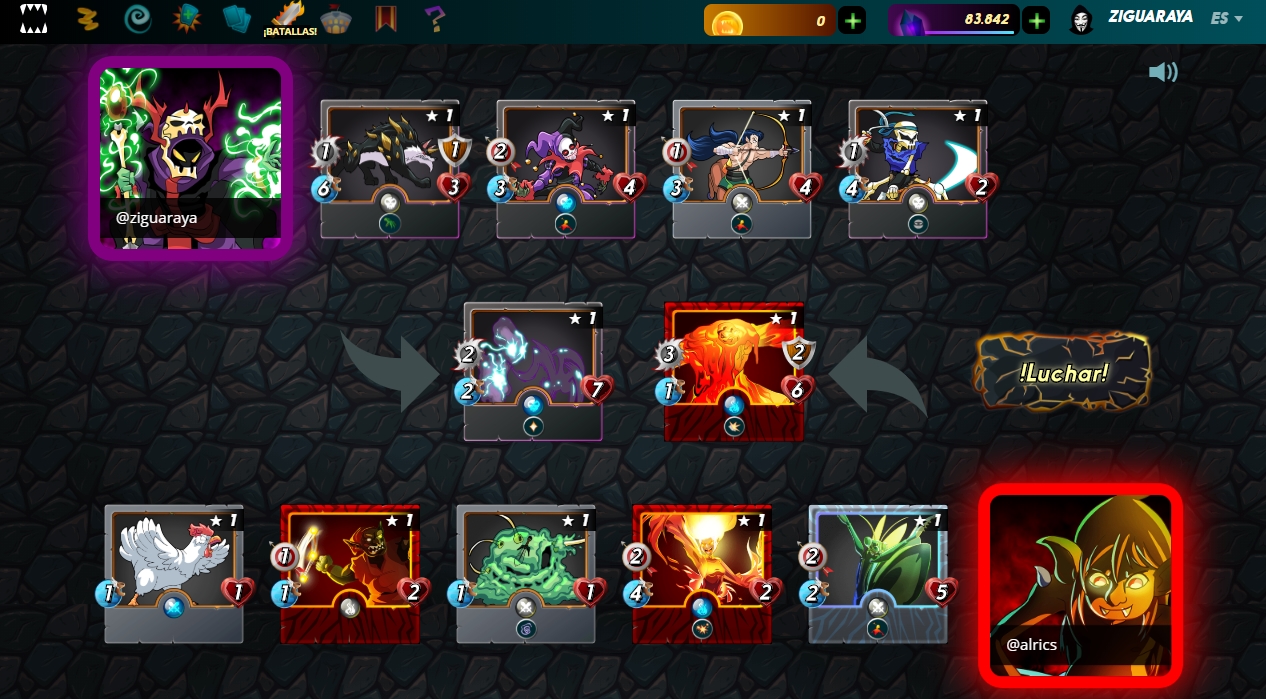Open the teal swirl icon in the nav bar

pos(138,19)
